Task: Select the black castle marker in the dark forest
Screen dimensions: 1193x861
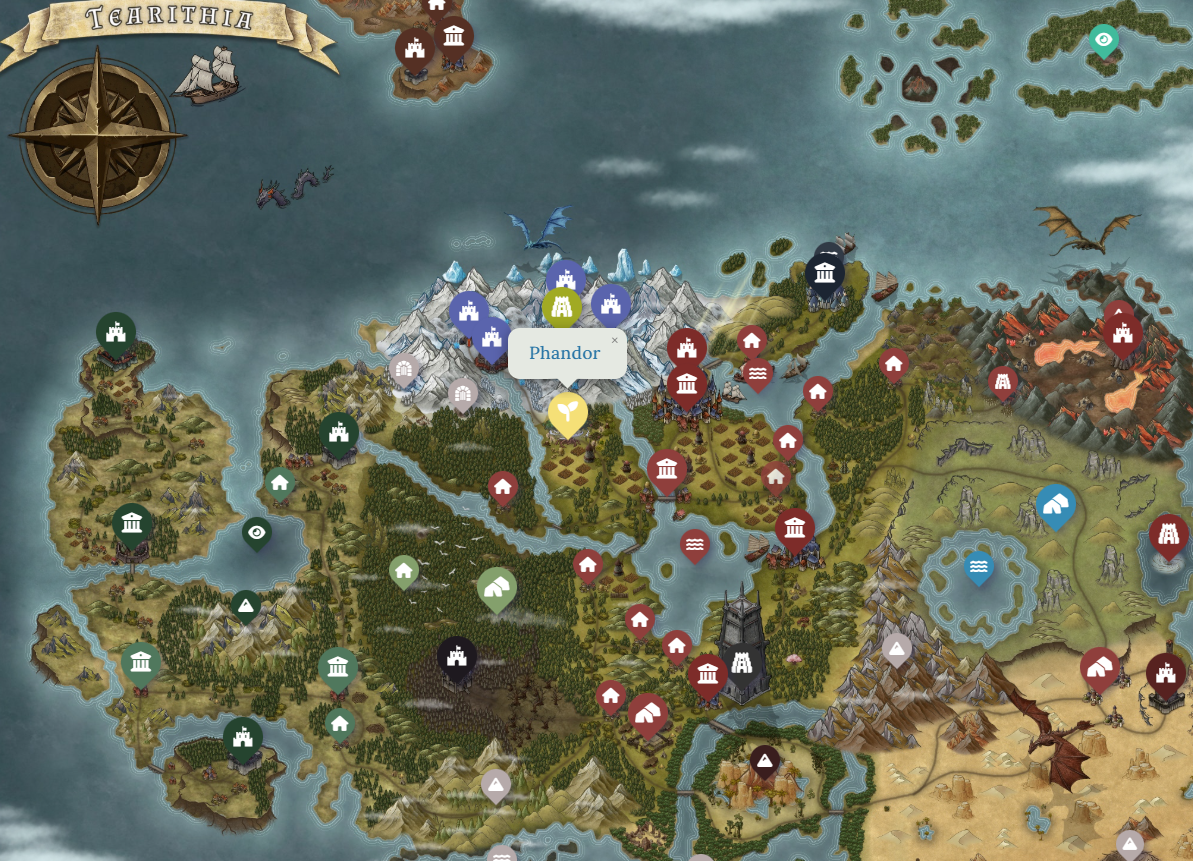Action: coord(457,657)
